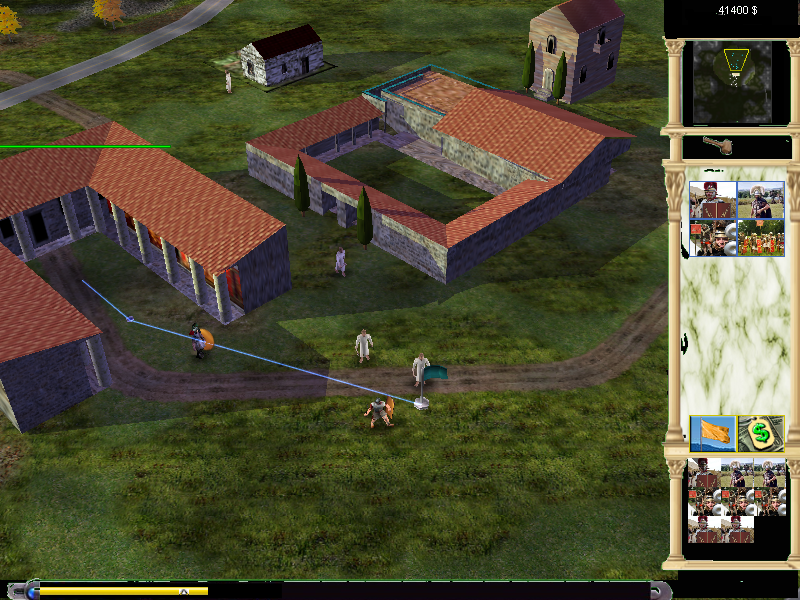Select the soldier with round silver shields icon
Screen dimensions: 800x600
click(x=712, y=238)
